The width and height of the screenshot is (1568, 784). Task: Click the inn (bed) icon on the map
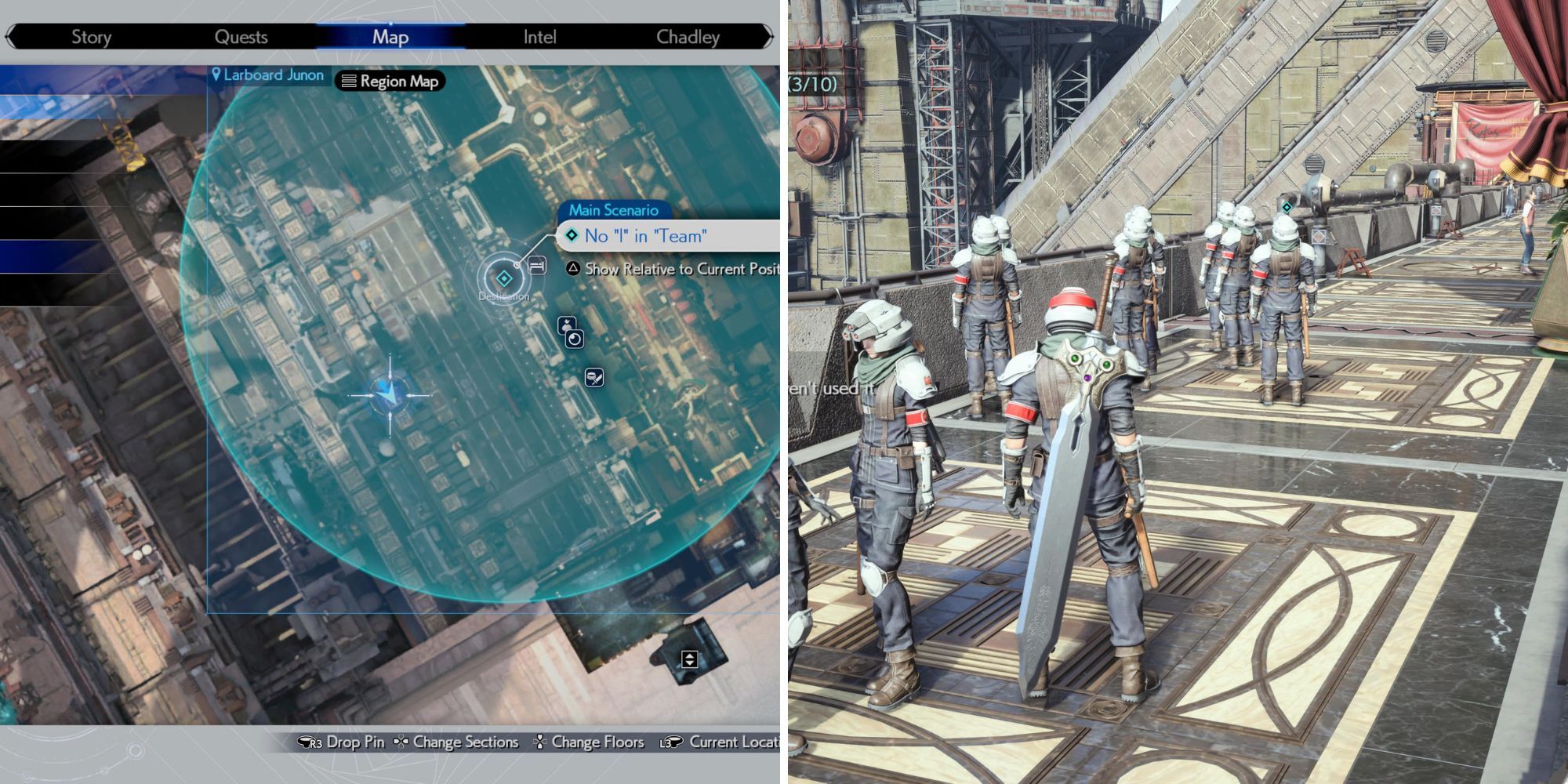tap(538, 265)
